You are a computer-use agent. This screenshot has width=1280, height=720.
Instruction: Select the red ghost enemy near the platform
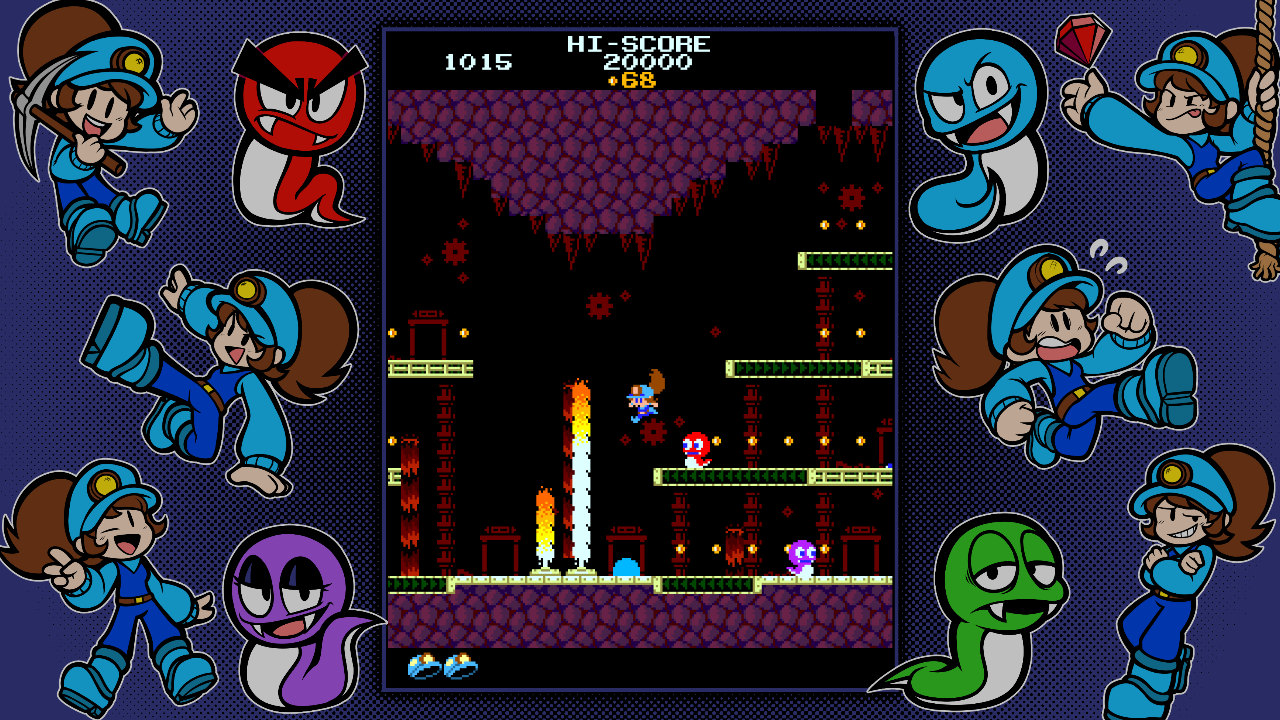698,443
